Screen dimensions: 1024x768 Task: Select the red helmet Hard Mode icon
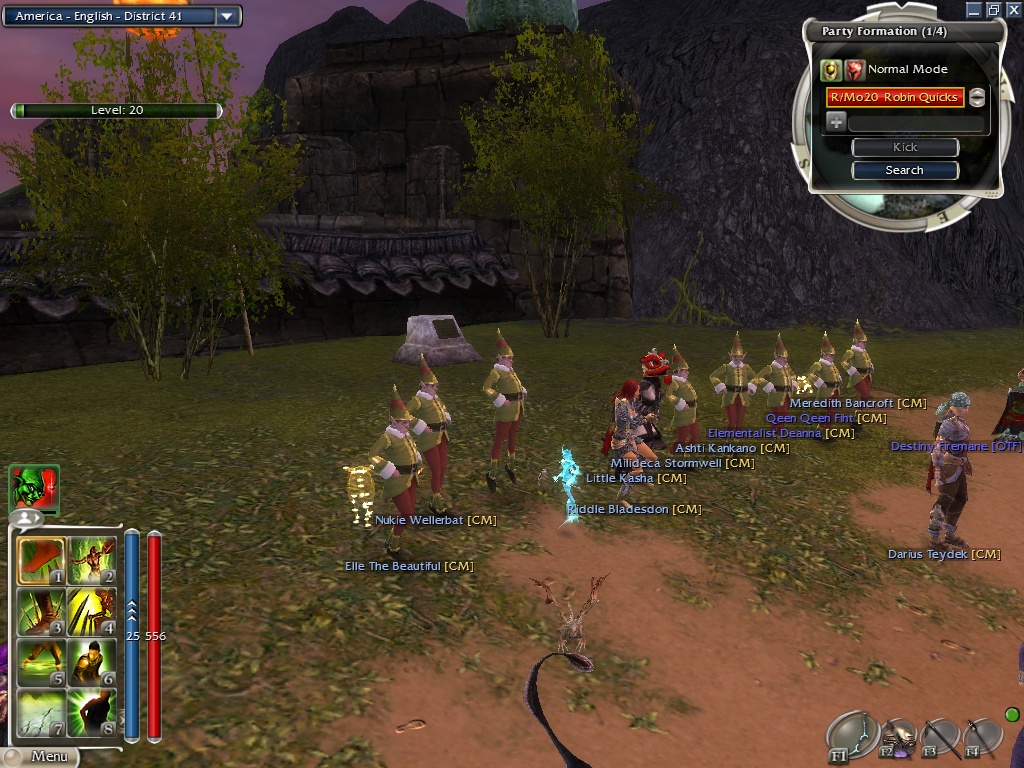point(854,69)
